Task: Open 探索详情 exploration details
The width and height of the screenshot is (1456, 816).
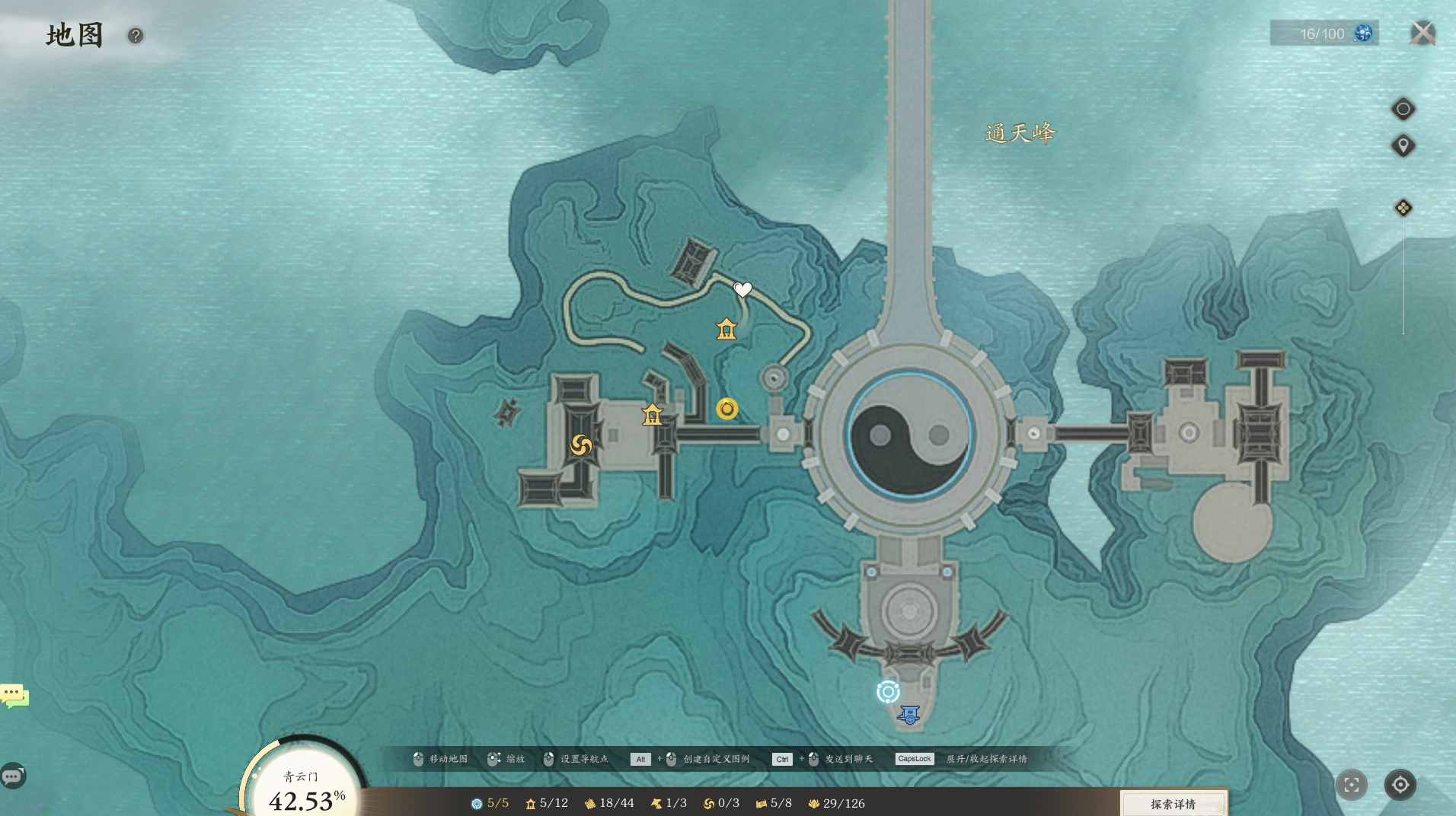Action: pos(1173,804)
